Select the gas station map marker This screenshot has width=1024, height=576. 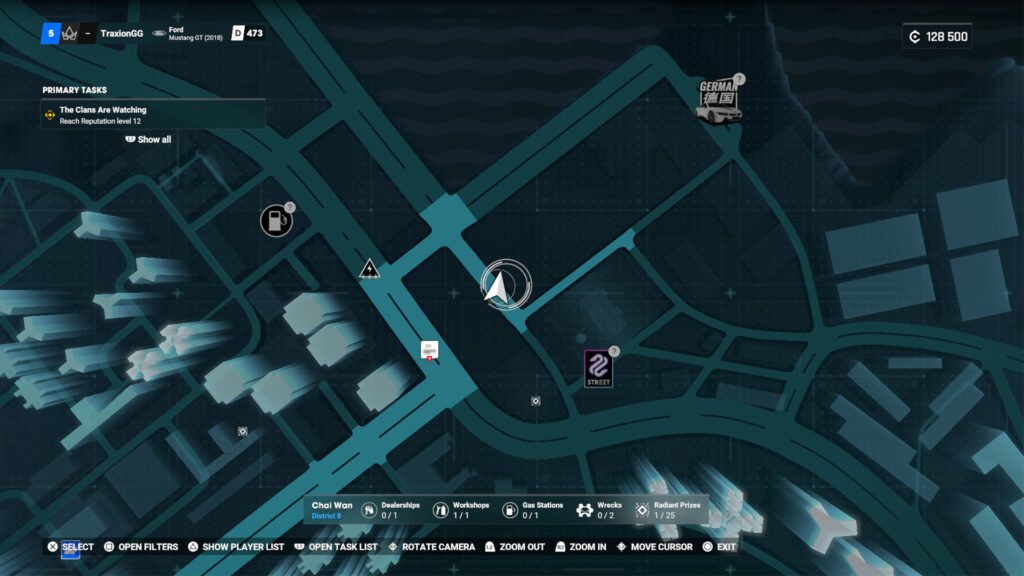coord(276,221)
